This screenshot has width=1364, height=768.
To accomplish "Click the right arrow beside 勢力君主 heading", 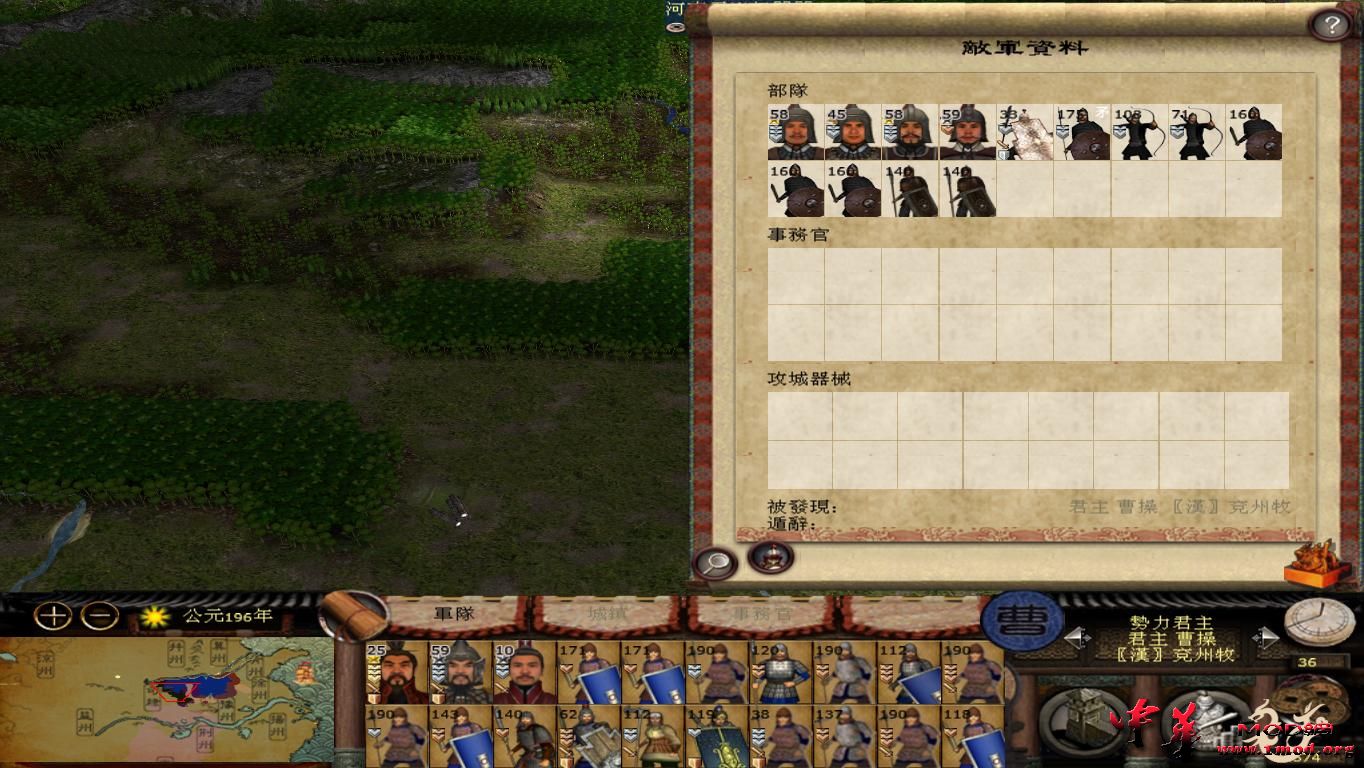I will click(x=1265, y=637).
